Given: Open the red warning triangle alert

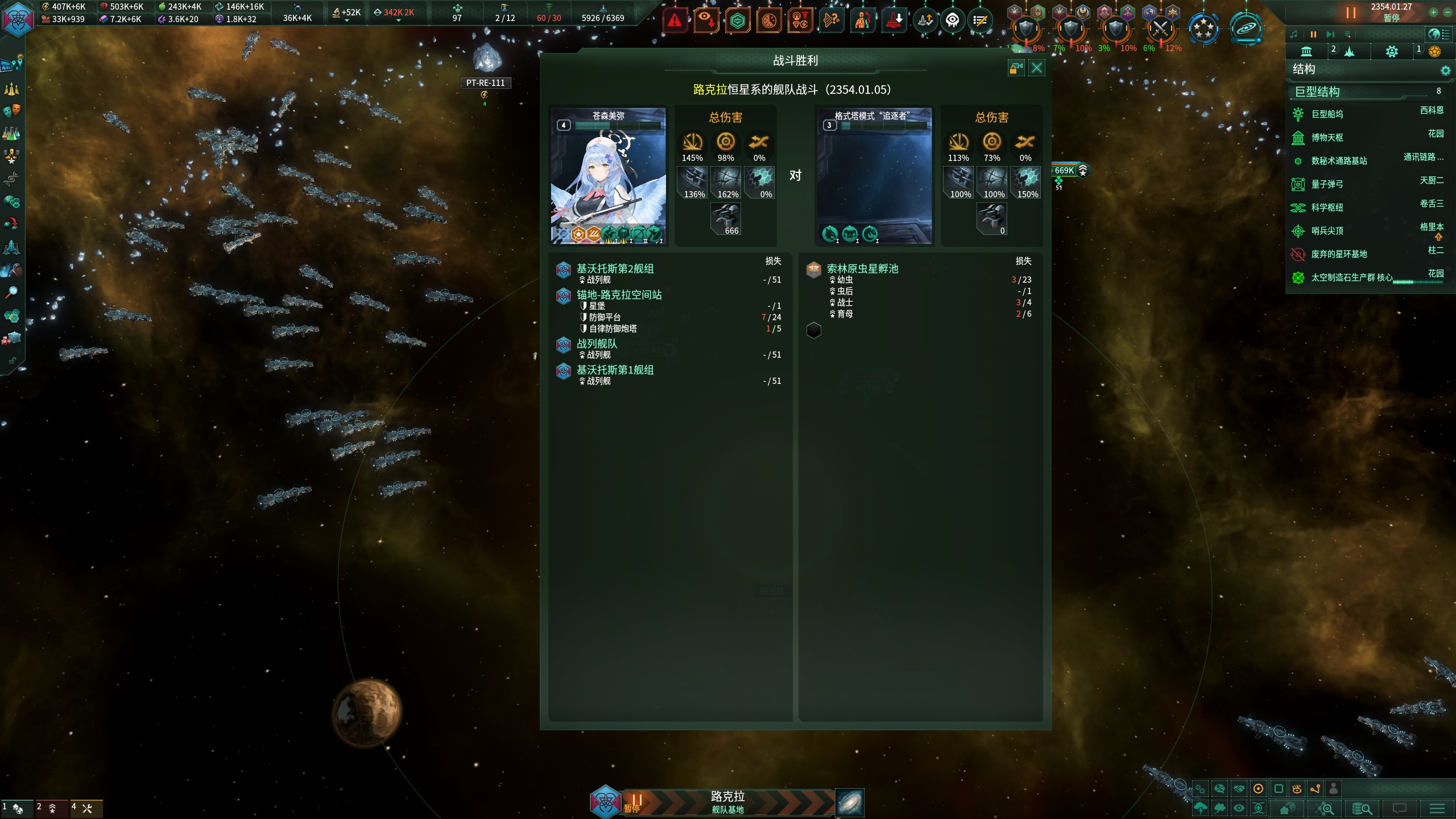Looking at the screenshot, I should pyautogui.click(x=675, y=22).
